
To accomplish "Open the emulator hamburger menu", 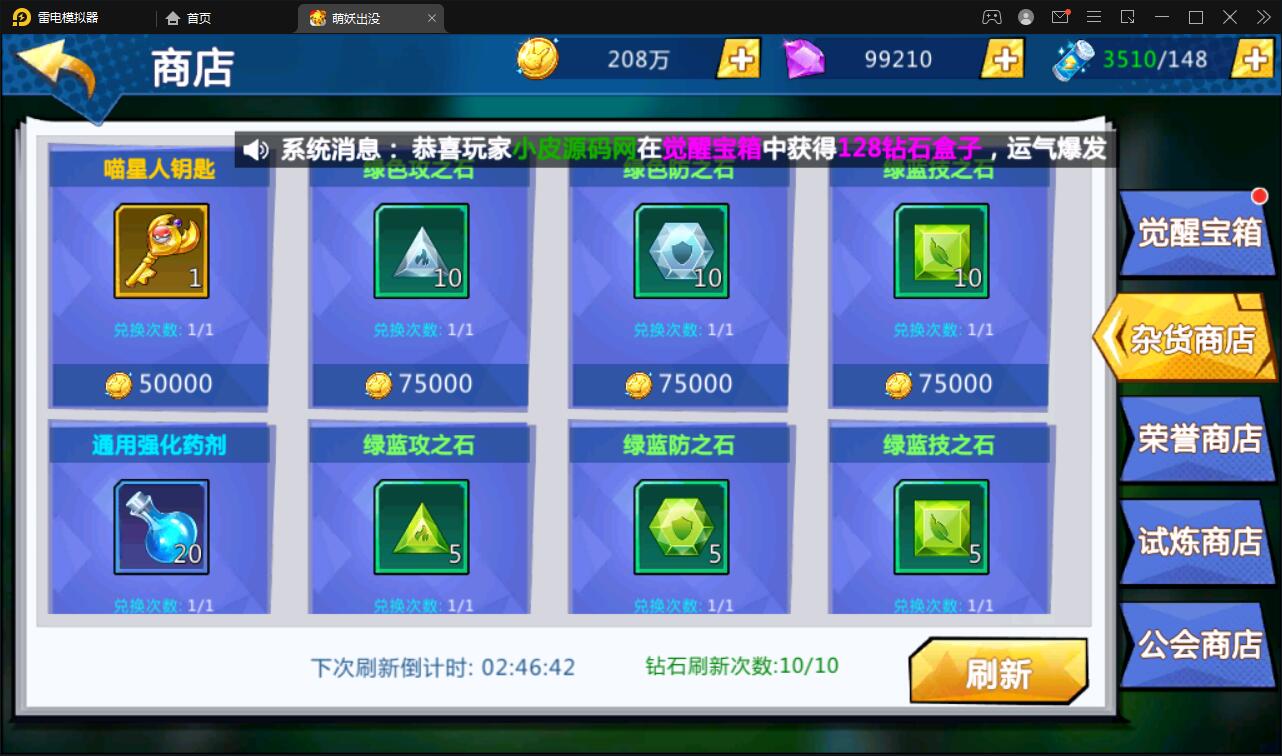I will coord(1094,17).
